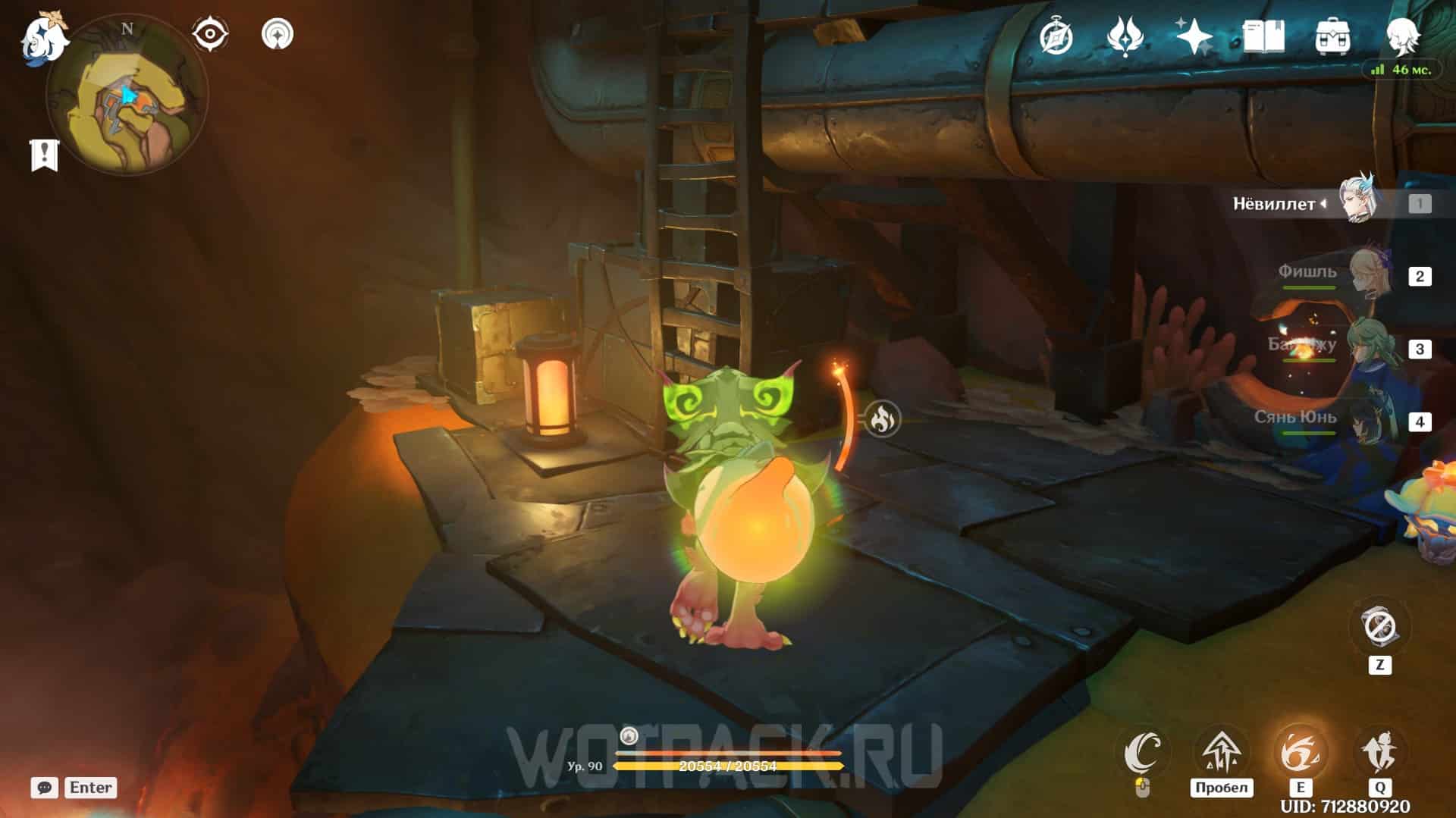Open the Wish star icon
Image resolution: width=1456 pixels, height=818 pixels.
pos(1194,36)
